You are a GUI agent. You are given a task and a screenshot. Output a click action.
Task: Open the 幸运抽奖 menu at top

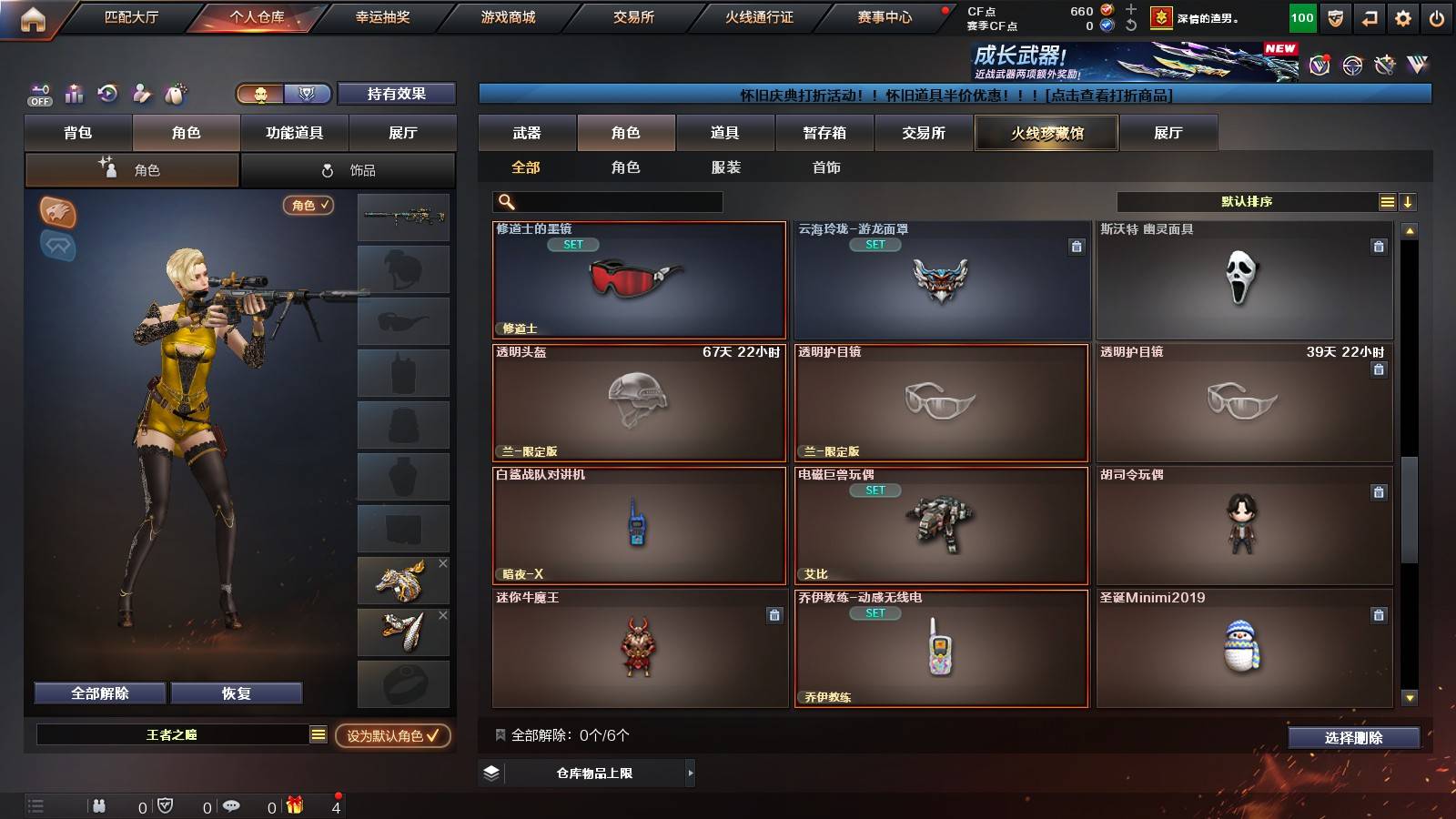382,16
